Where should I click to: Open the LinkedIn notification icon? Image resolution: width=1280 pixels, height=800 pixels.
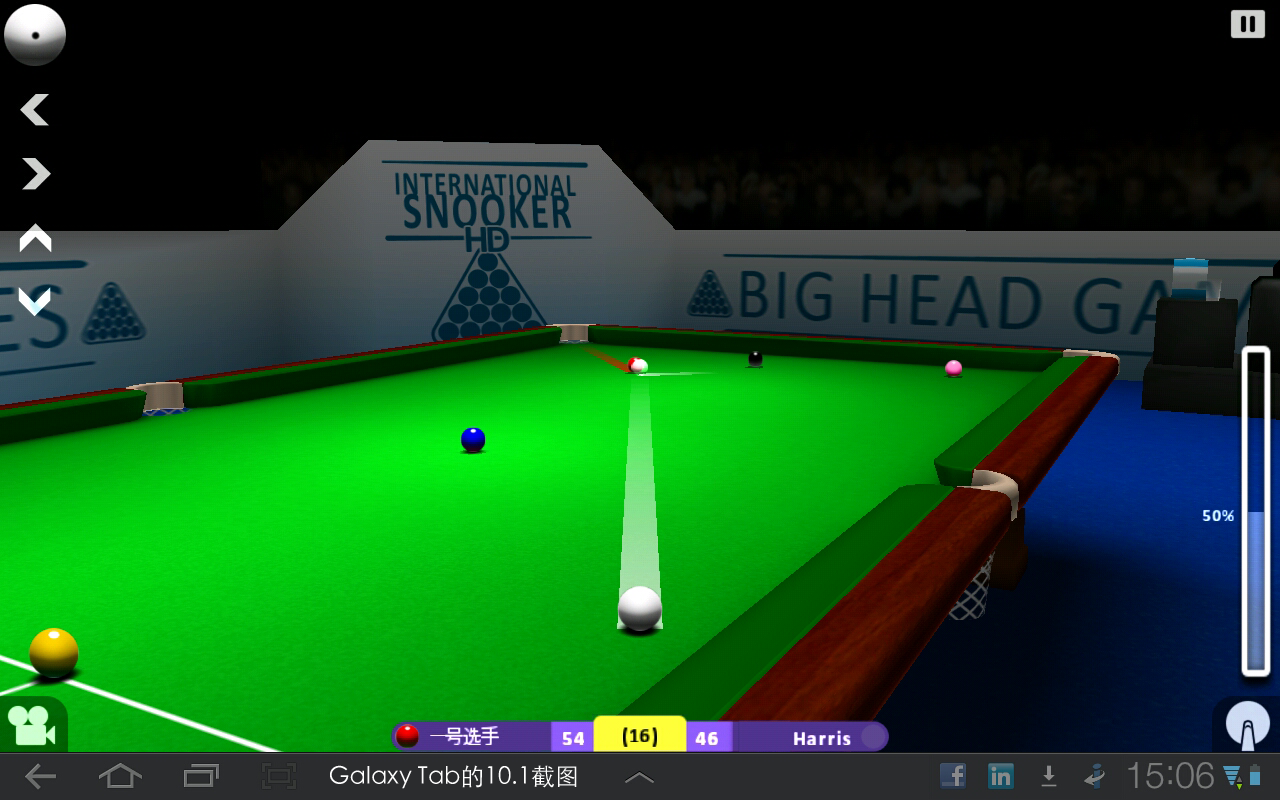pos(1000,775)
